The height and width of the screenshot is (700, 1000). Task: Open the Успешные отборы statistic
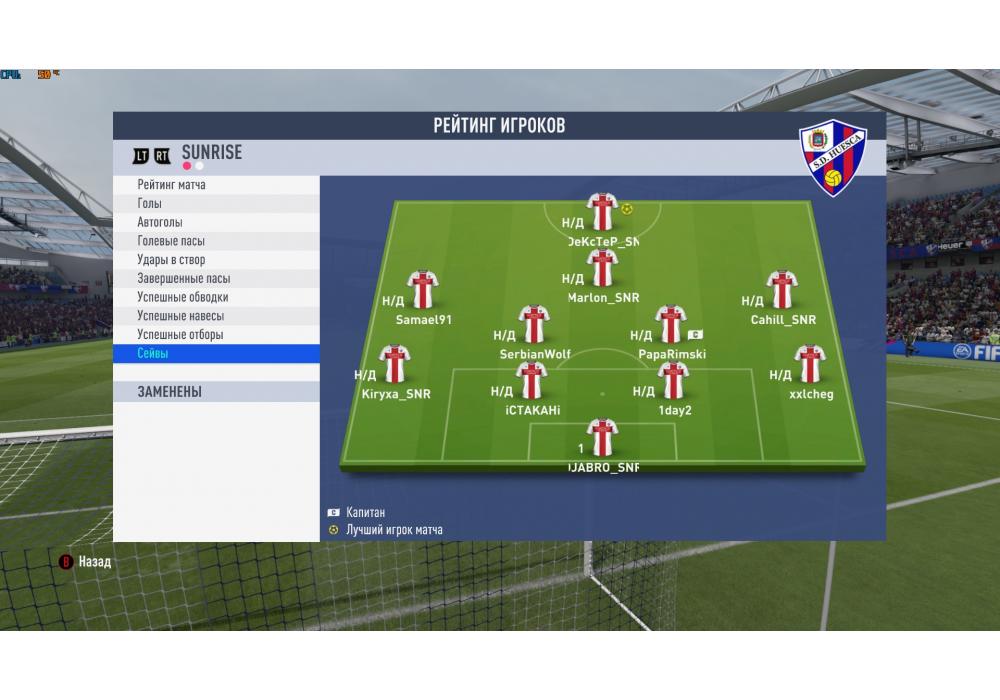click(x=180, y=335)
